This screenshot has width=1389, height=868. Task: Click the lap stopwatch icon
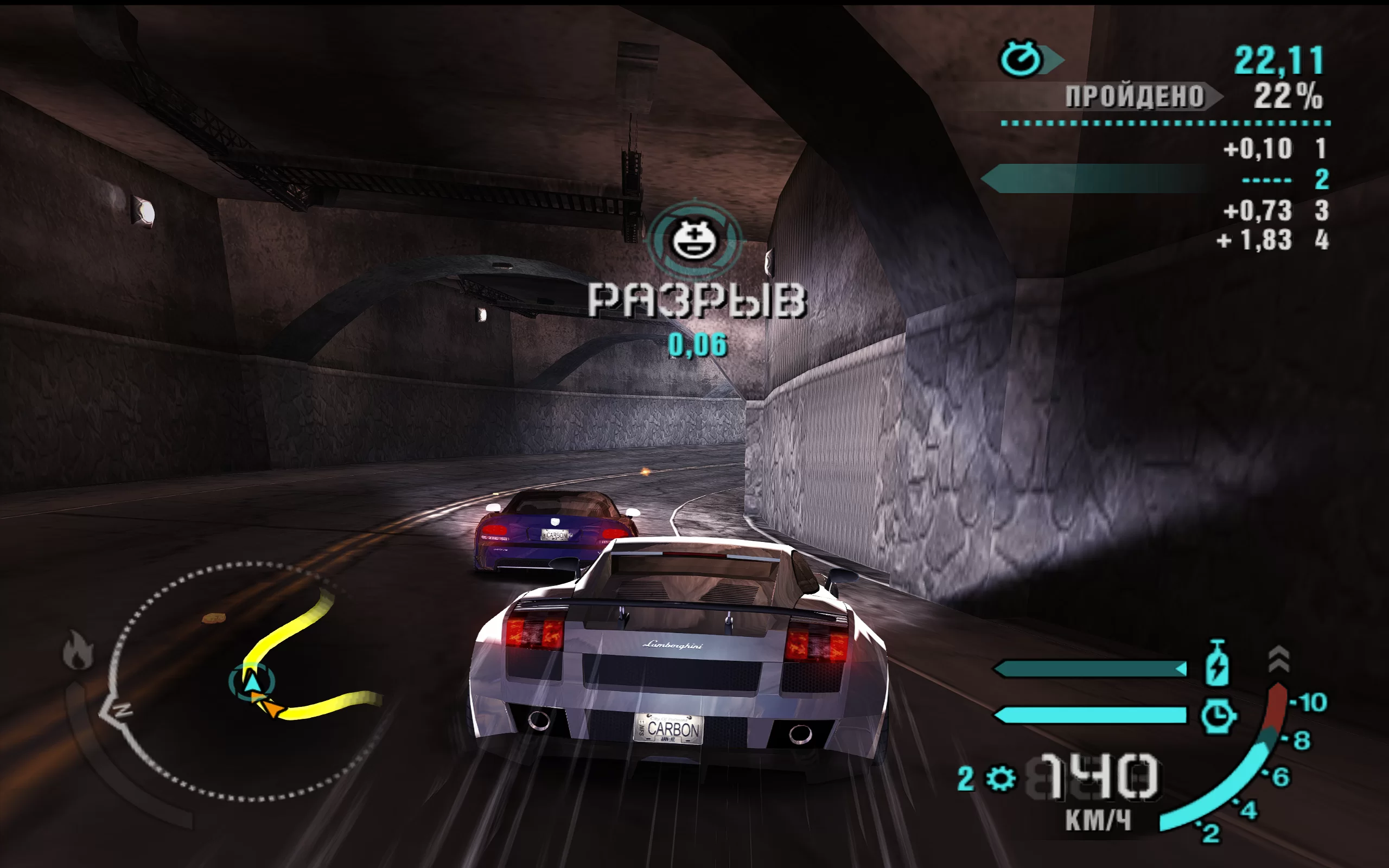click(x=1021, y=59)
